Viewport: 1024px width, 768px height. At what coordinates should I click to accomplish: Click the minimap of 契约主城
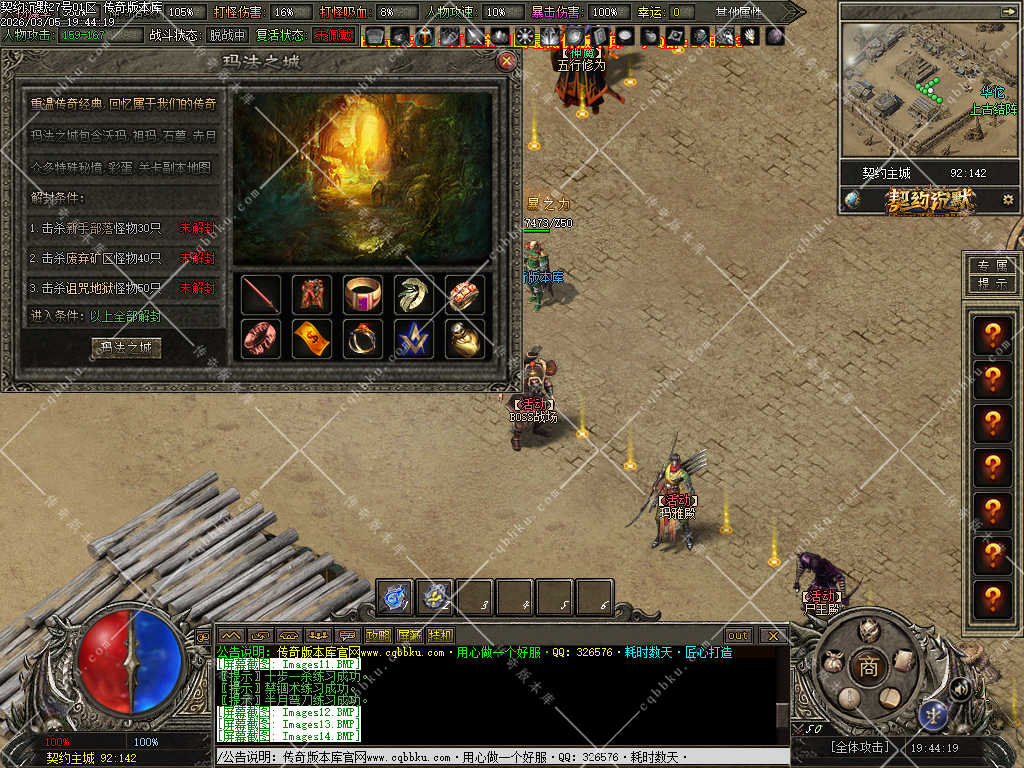[929, 90]
